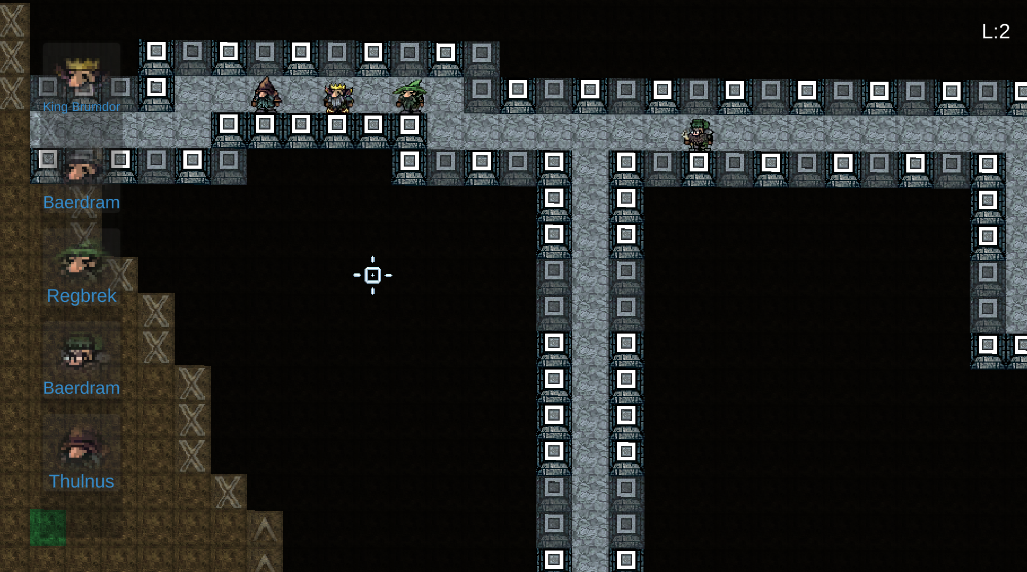Pick the Baerdram portrait below King Brundor

pos(81,168)
